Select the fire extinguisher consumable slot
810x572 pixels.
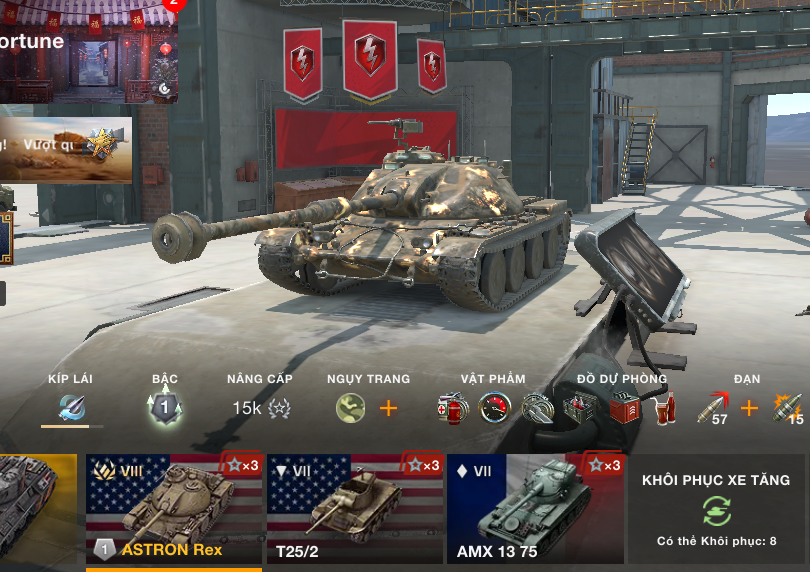453,408
